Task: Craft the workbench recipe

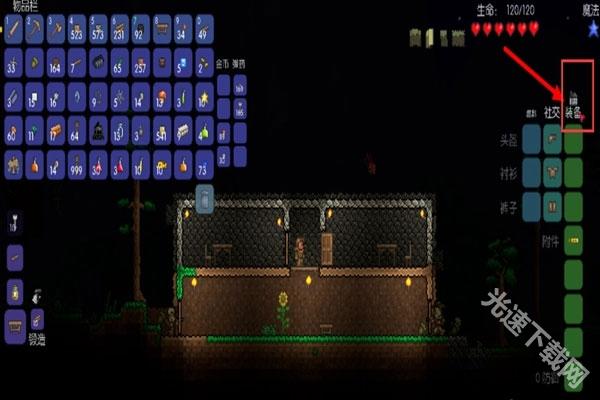Action: [x=14, y=323]
